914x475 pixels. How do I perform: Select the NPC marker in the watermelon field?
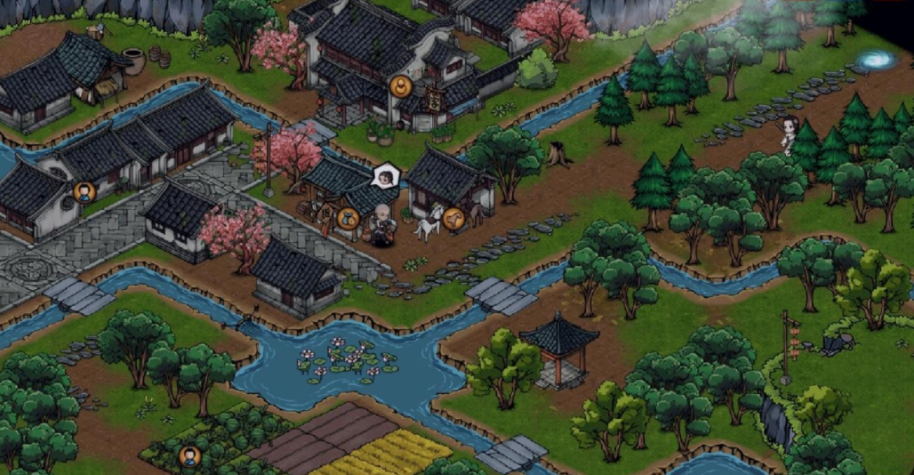point(189,456)
